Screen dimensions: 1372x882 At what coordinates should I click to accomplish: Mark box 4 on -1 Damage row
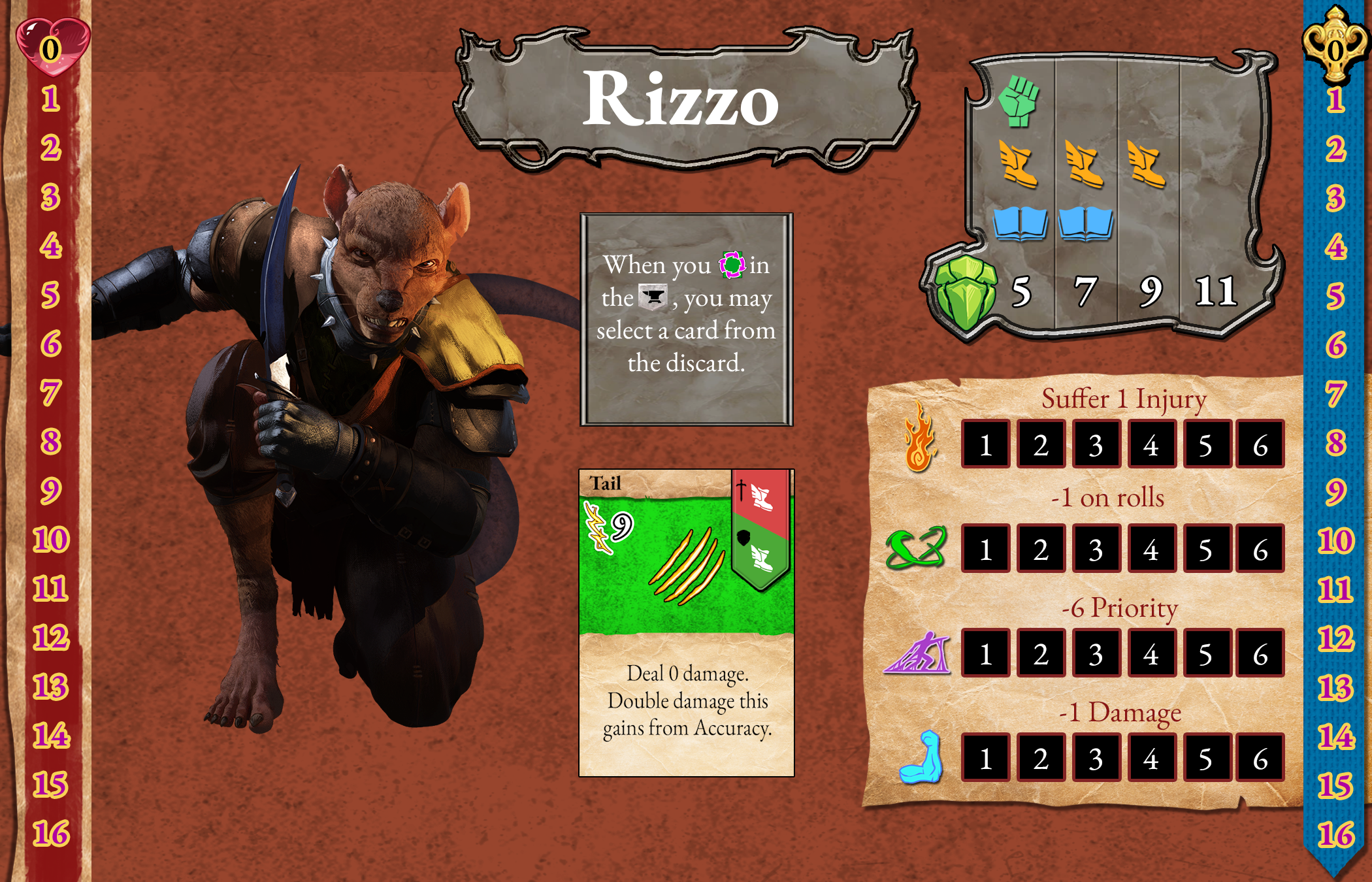point(1151,759)
